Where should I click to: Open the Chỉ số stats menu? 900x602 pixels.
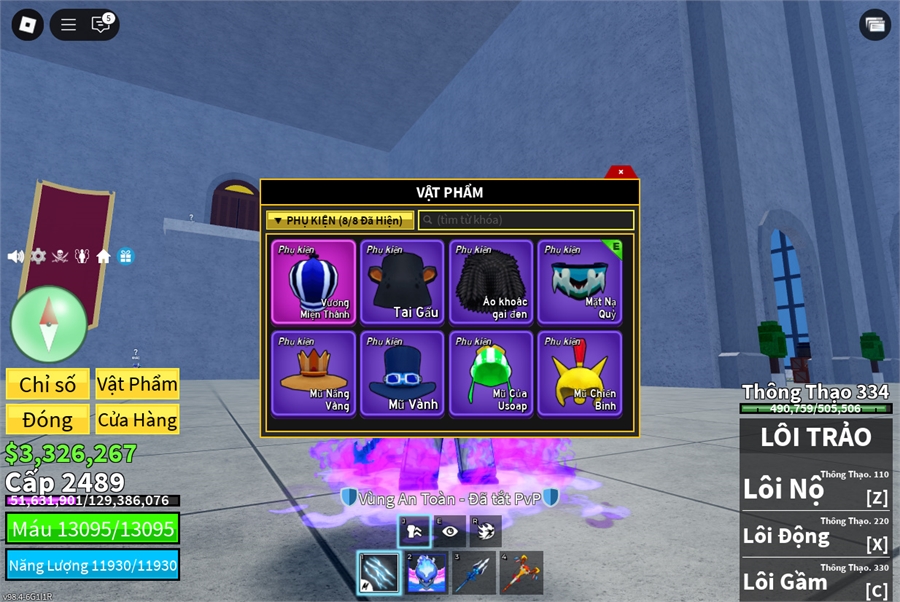click(47, 384)
